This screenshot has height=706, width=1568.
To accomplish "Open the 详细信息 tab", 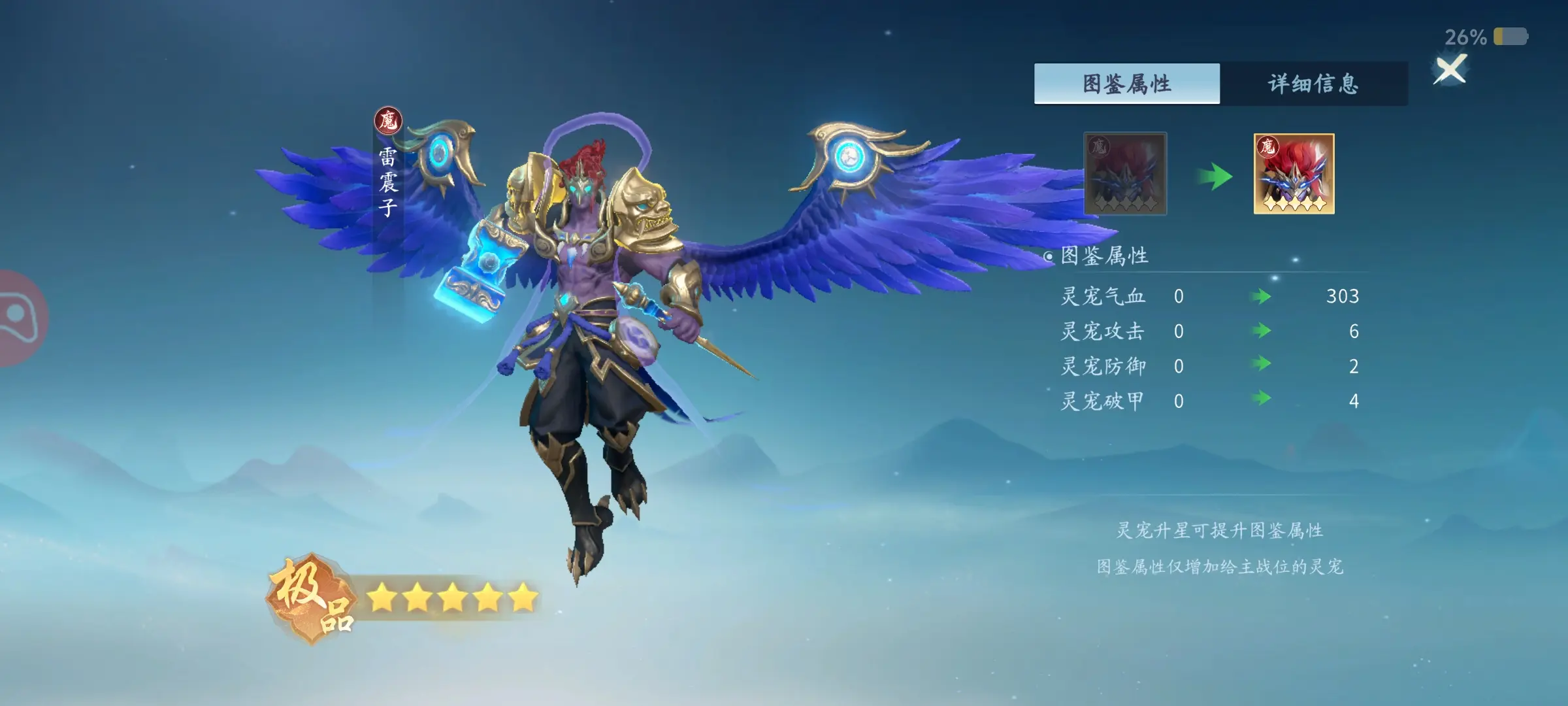I will point(1313,84).
